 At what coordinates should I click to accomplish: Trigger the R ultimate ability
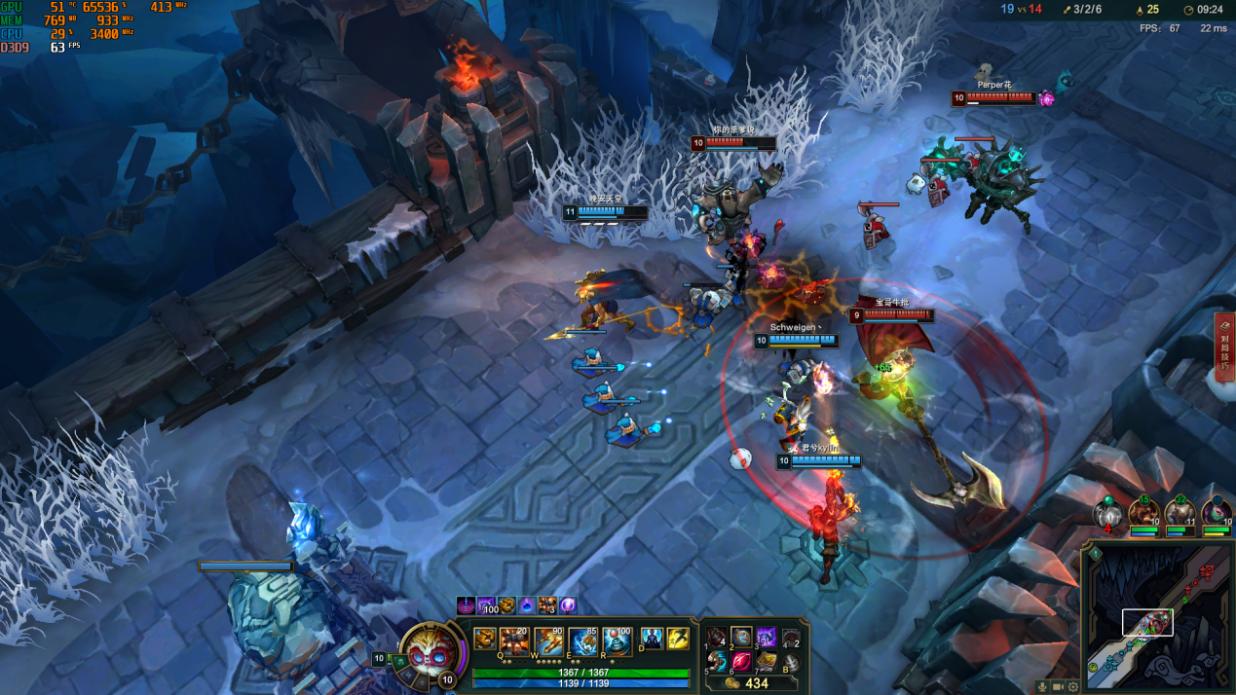pos(617,640)
